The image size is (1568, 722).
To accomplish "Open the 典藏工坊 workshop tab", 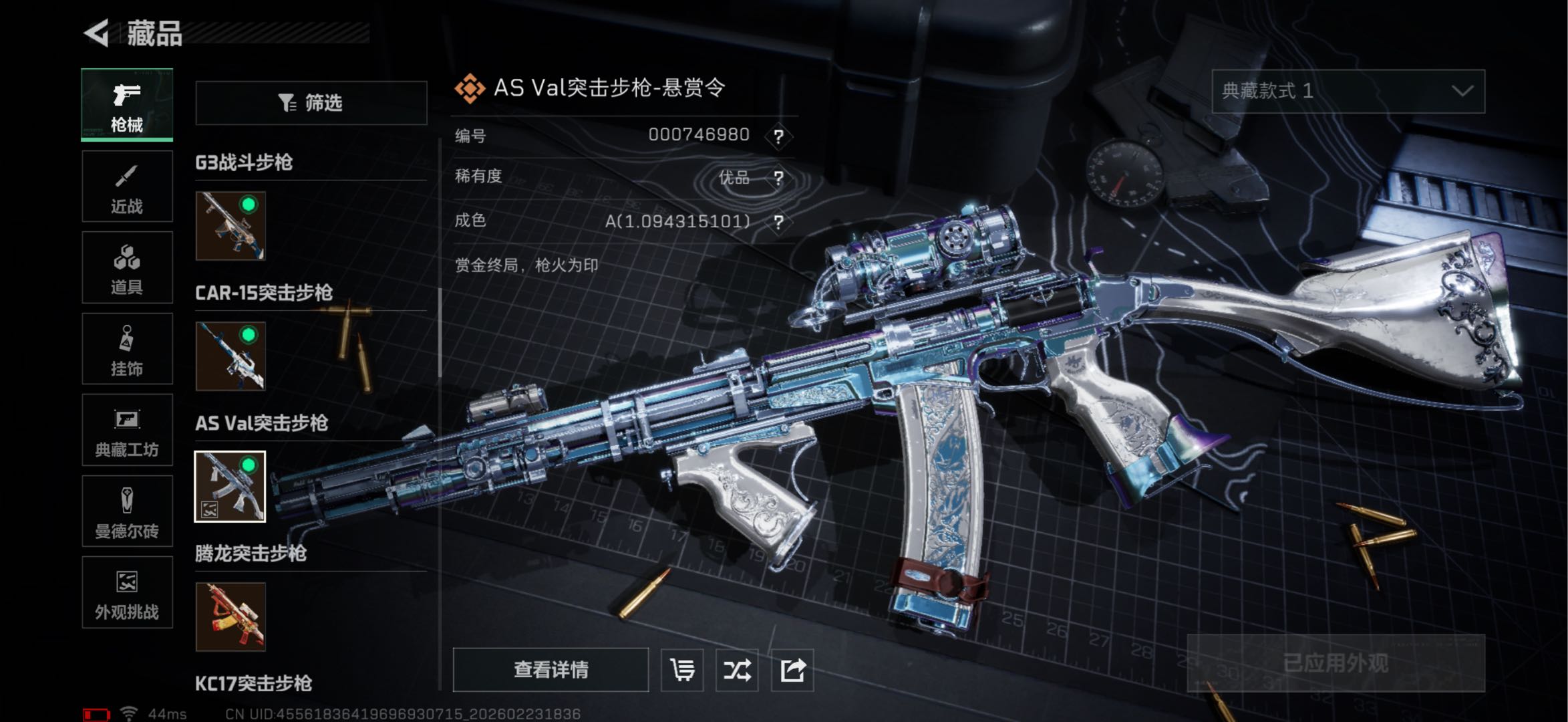I will (127, 430).
